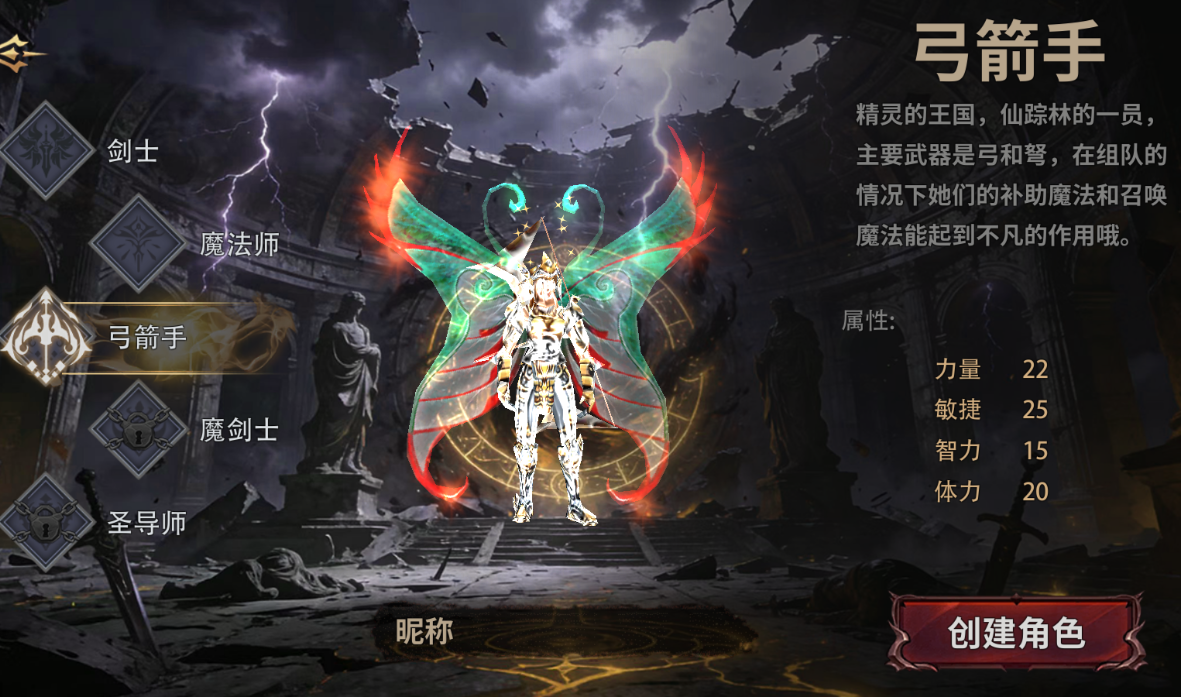
Task: Select the 弓箭手 archer class
Action: pyautogui.click(x=45, y=337)
